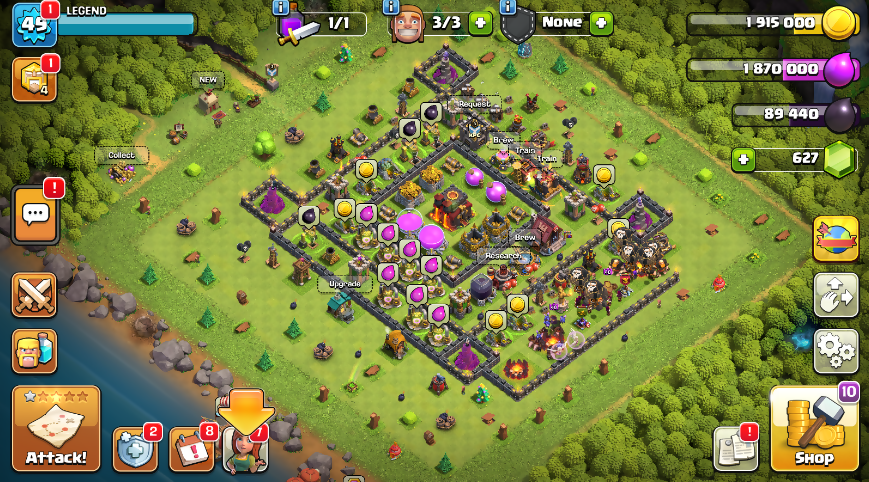Buy a shield with the plus beside None
Image resolution: width=869 pixels, height=482 pixels.
tap(600, 23)
